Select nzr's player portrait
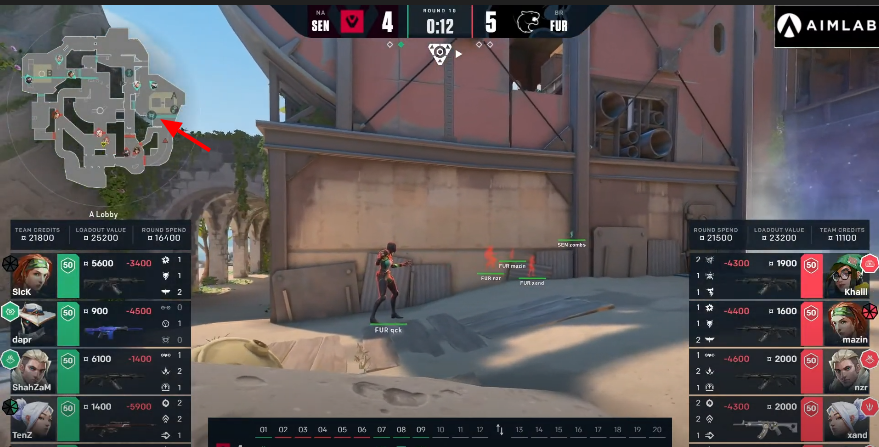The height and width of the screenshot is (447, 879). pyautogui.click(x=848, y=369)
